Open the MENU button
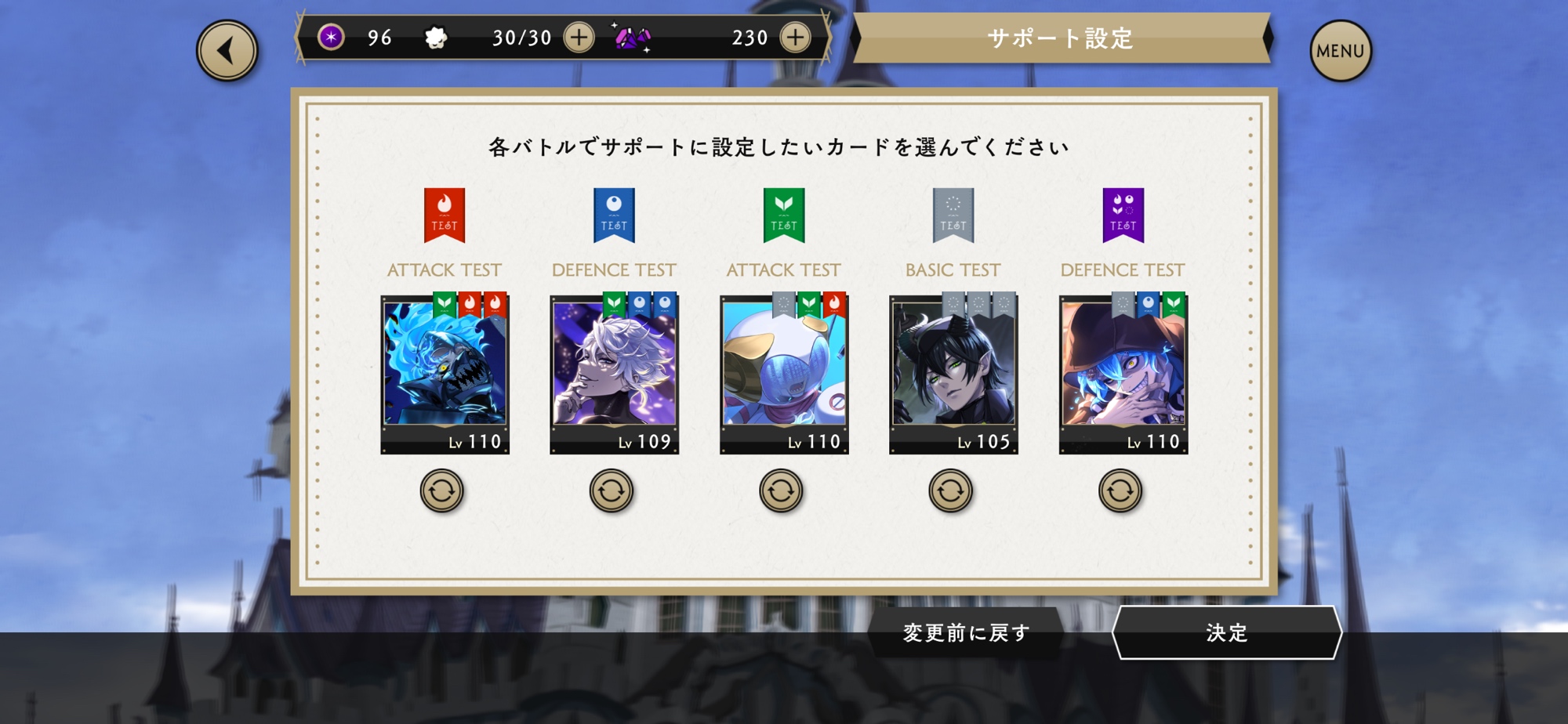Image resolution: width=1568 pixels, height=724 pixels. [x=1340, y=51]
